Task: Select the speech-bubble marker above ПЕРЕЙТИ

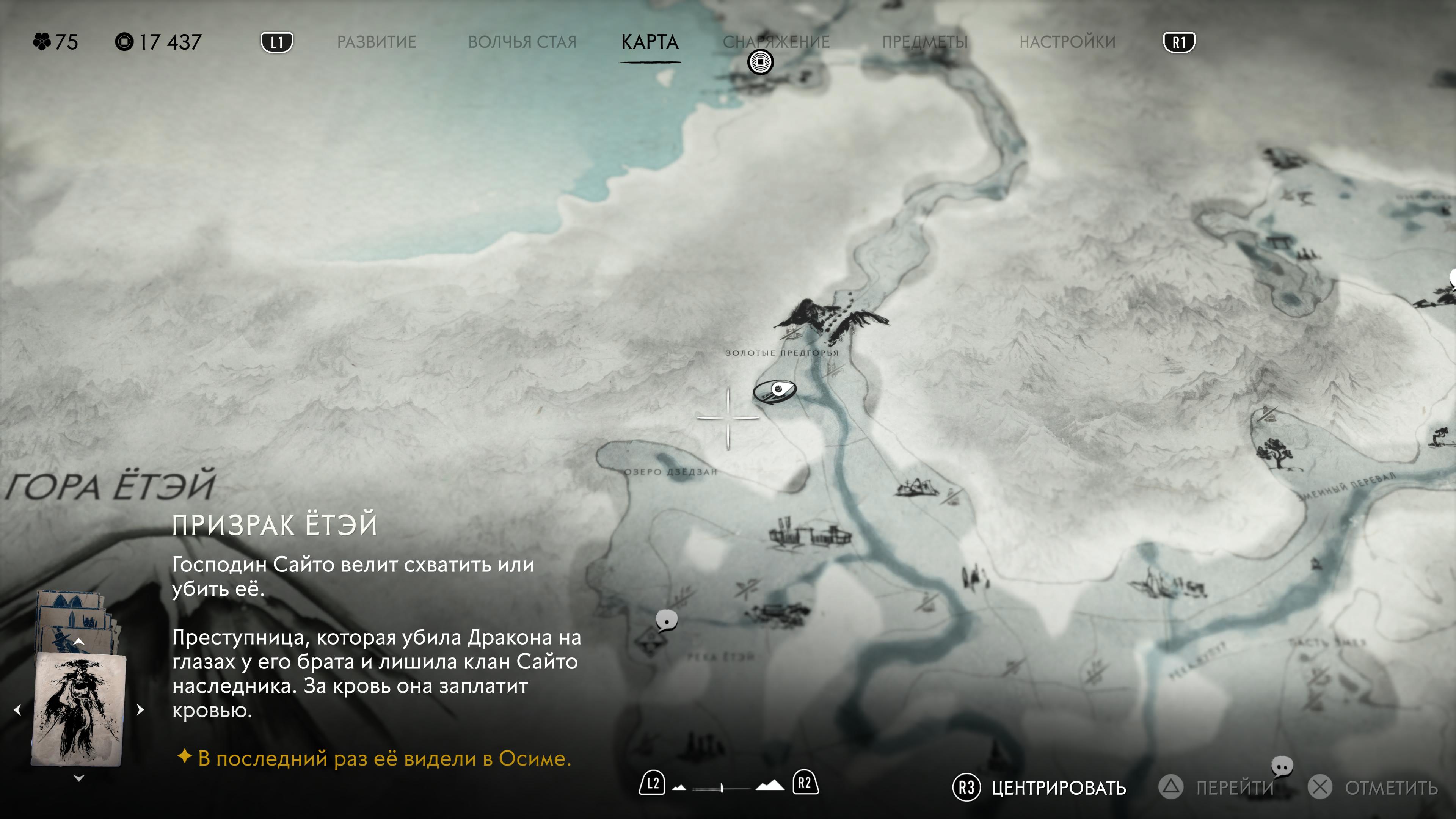Action: 1282,766
